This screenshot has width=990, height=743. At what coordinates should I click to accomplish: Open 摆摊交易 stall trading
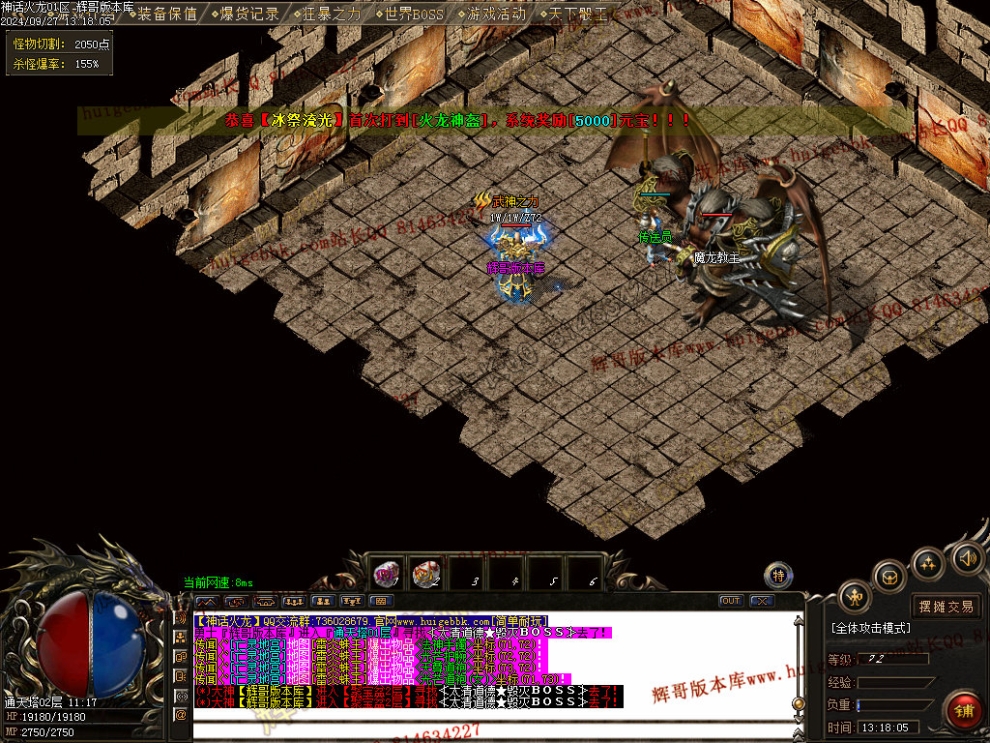(944, 606)
